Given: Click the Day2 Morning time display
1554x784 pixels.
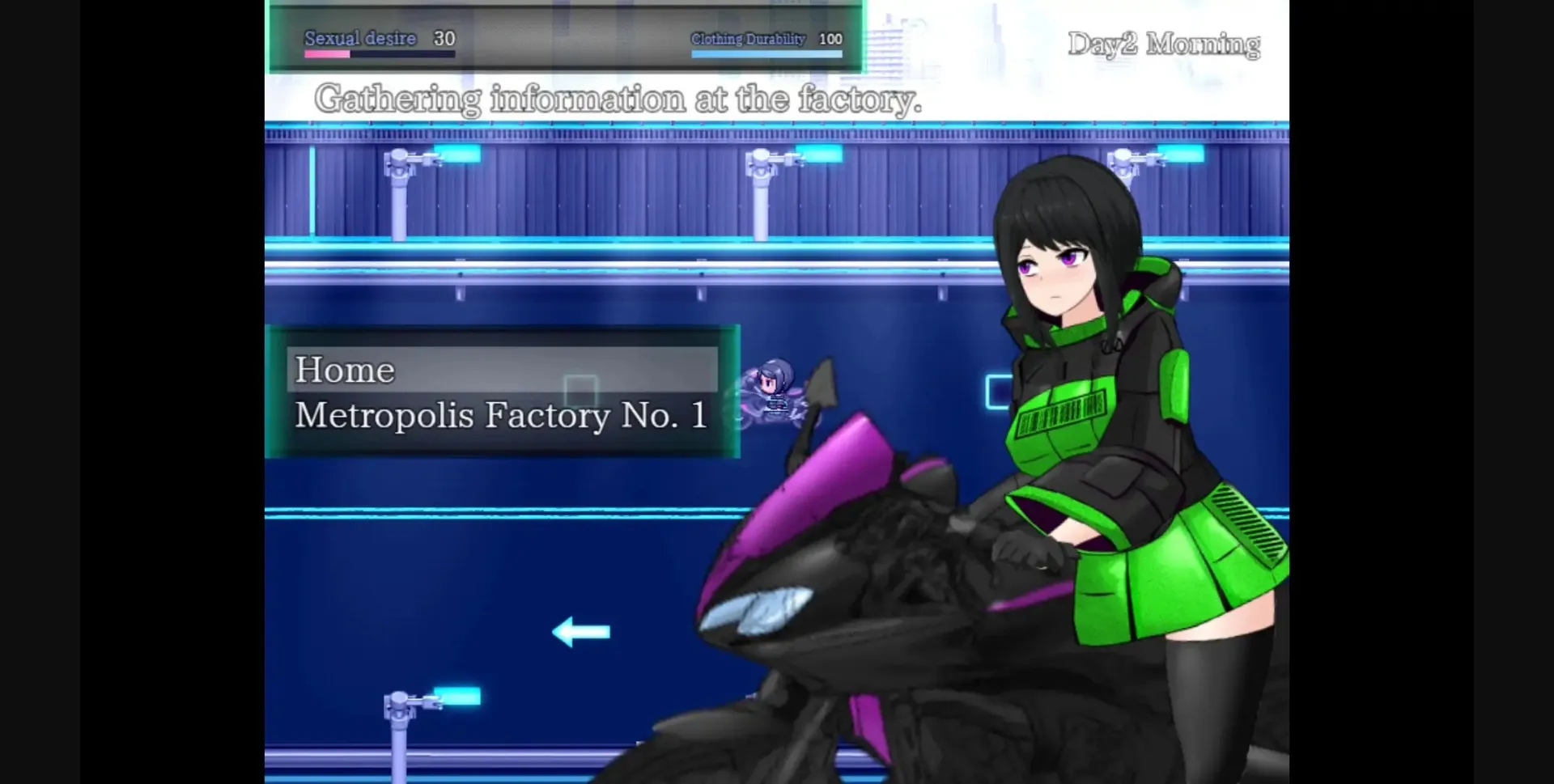Looking at the screenshot, I should [x=1164, y=43].
